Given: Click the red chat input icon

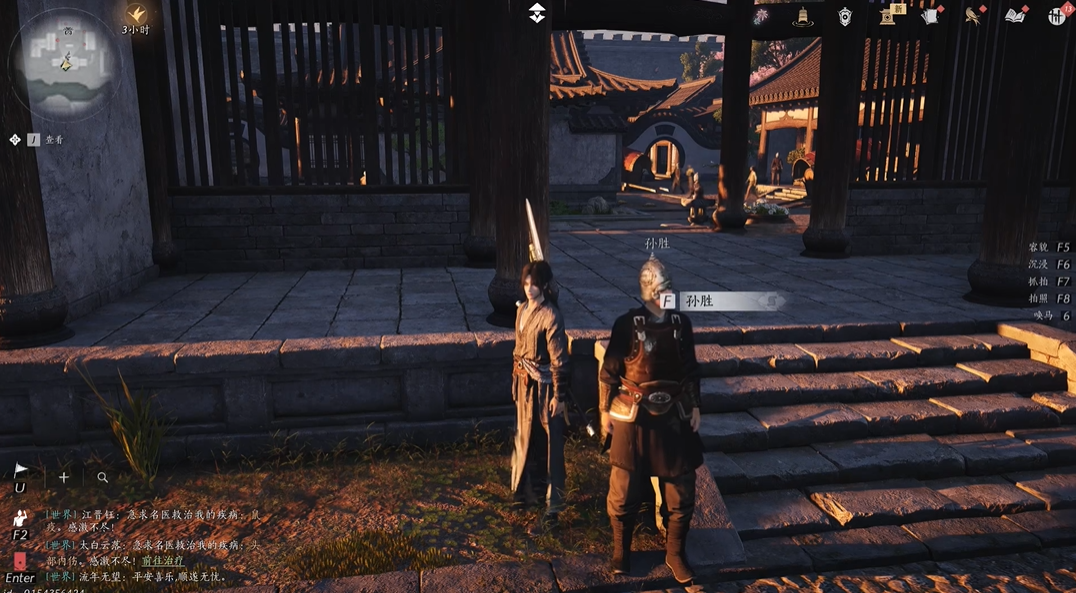Looking at the screenshot, I should pyautogui.click(x=19, y=561).
